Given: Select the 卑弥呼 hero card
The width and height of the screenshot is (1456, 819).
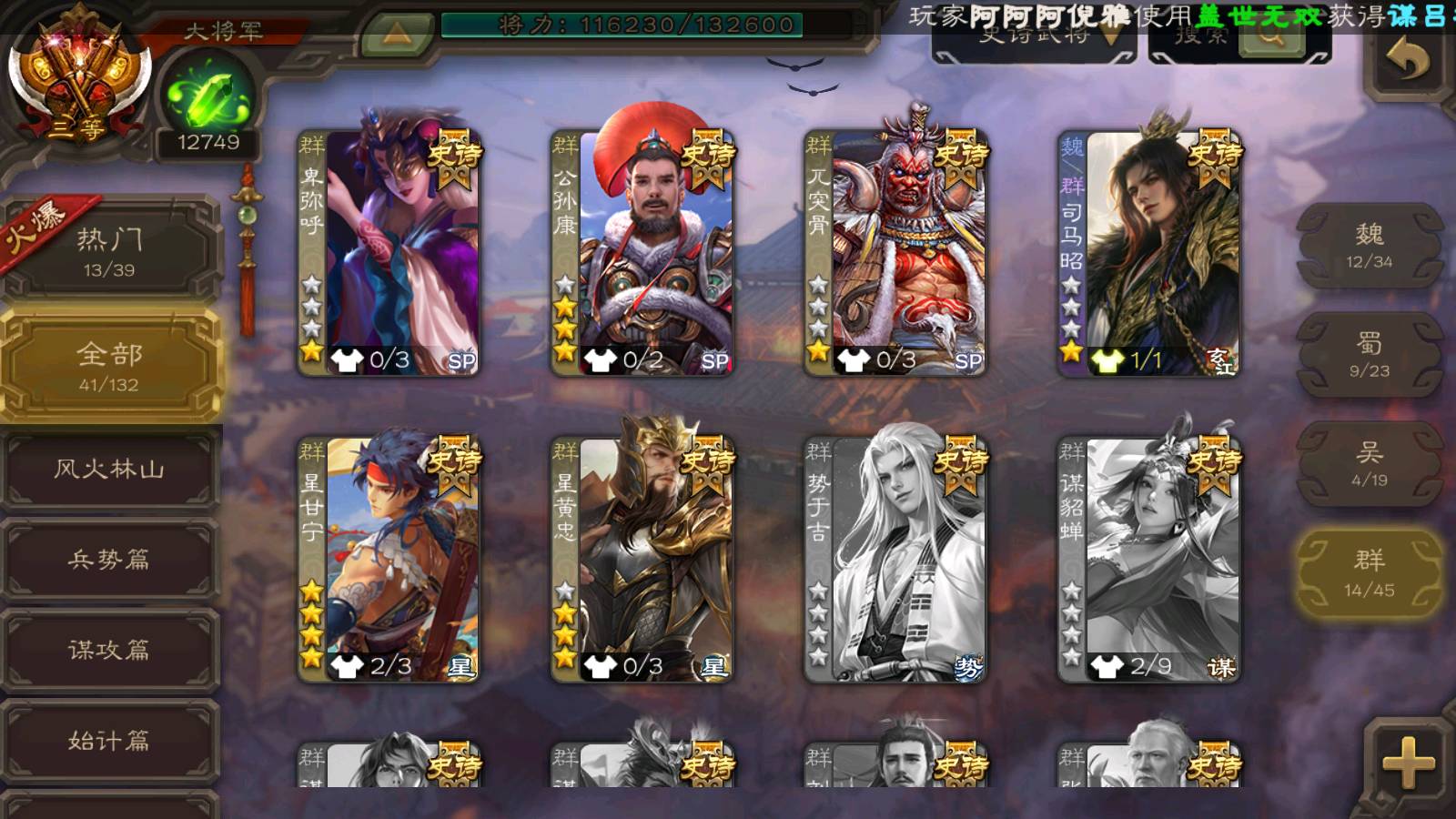Looking at the screenshot, I should pyautogui.click(x=389, y=253).
